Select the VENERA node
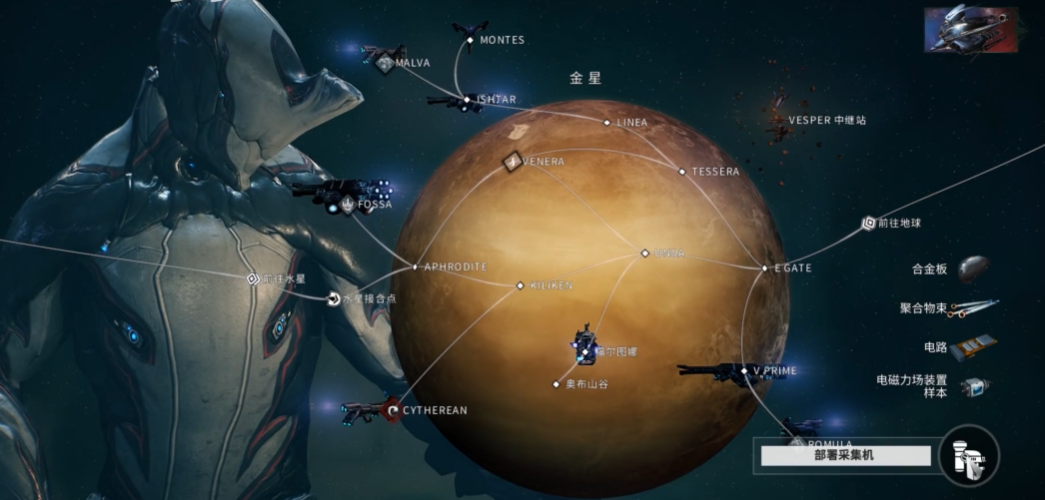This screenshot has height=500, width=1045. click(x=513, y=161)
